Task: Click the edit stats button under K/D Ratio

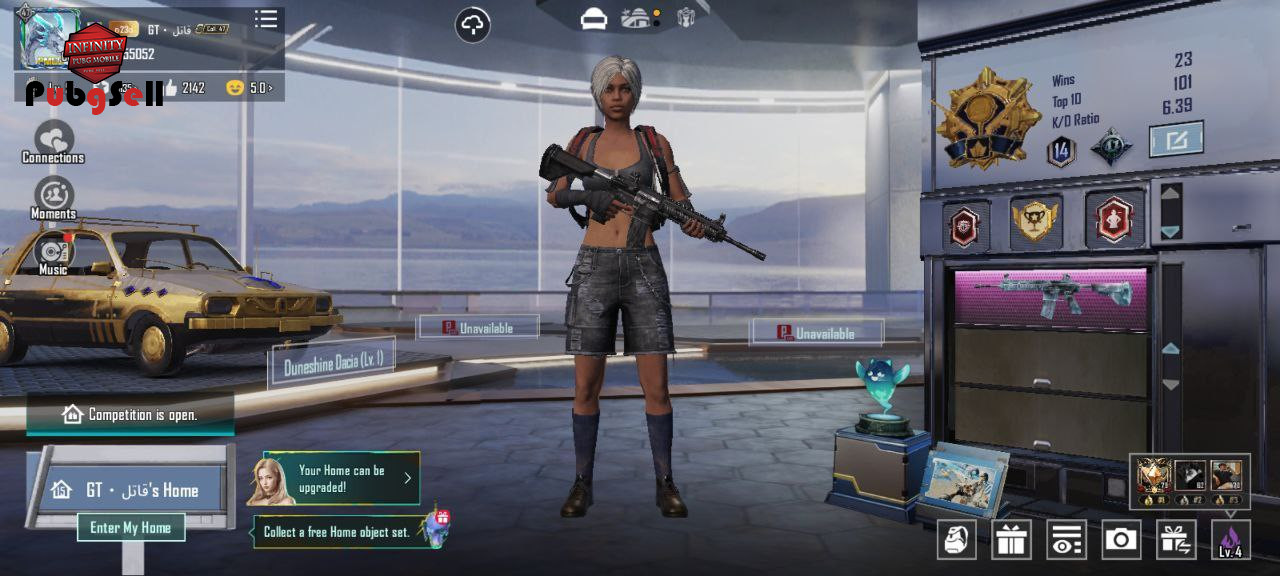Action: tap(1175, 140)
